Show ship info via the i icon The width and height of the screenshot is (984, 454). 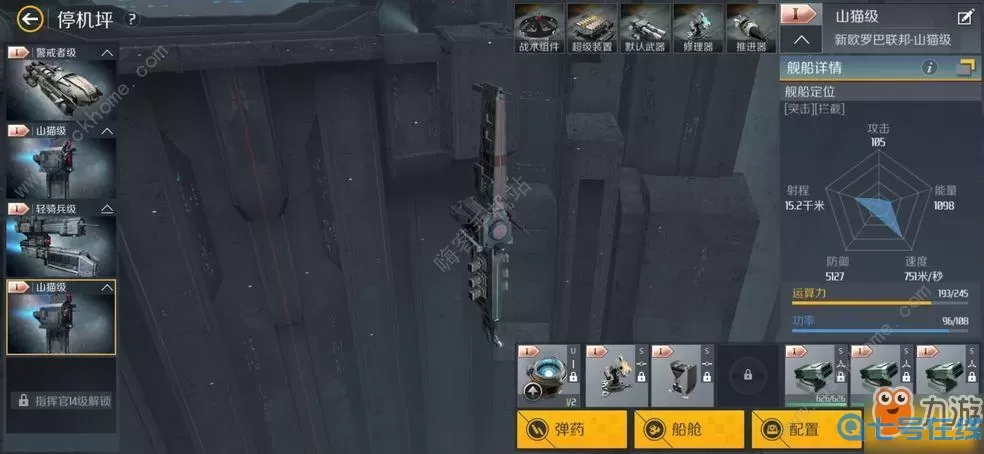pyautogui.click(x=929, y=68)
